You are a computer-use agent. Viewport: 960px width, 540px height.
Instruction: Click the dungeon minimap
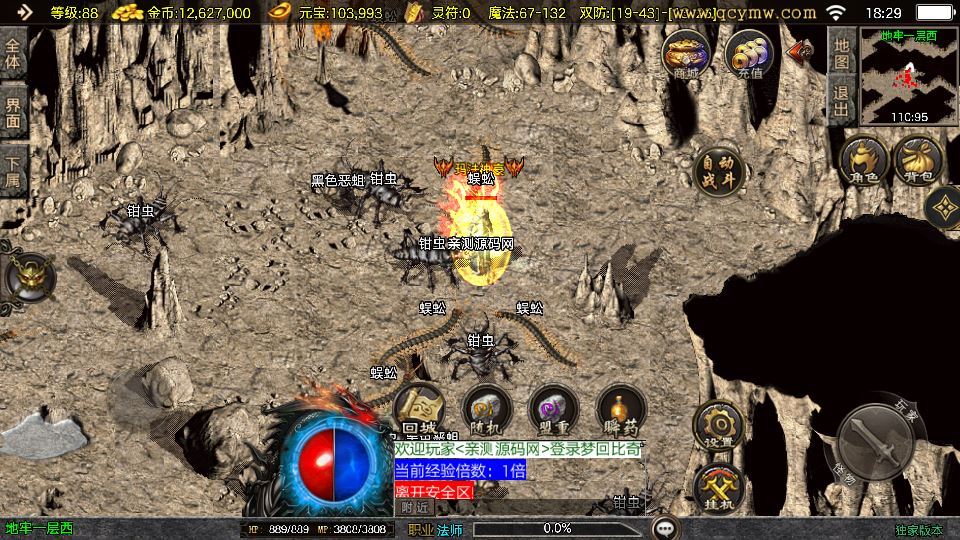coord(908,77)
